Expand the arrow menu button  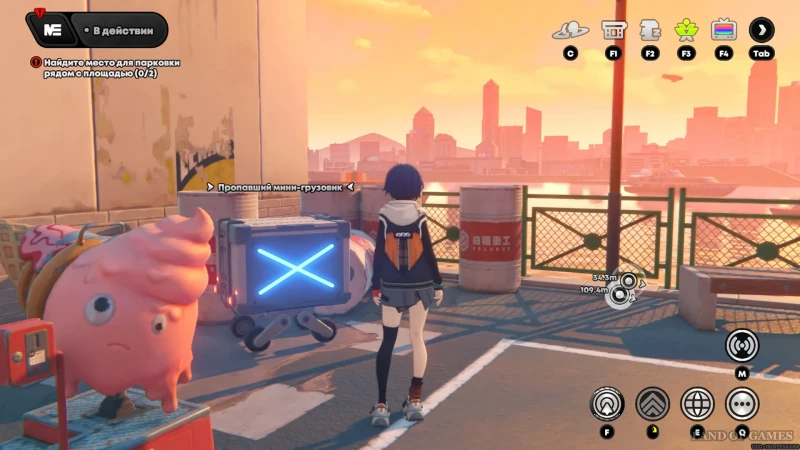point(762,30)
